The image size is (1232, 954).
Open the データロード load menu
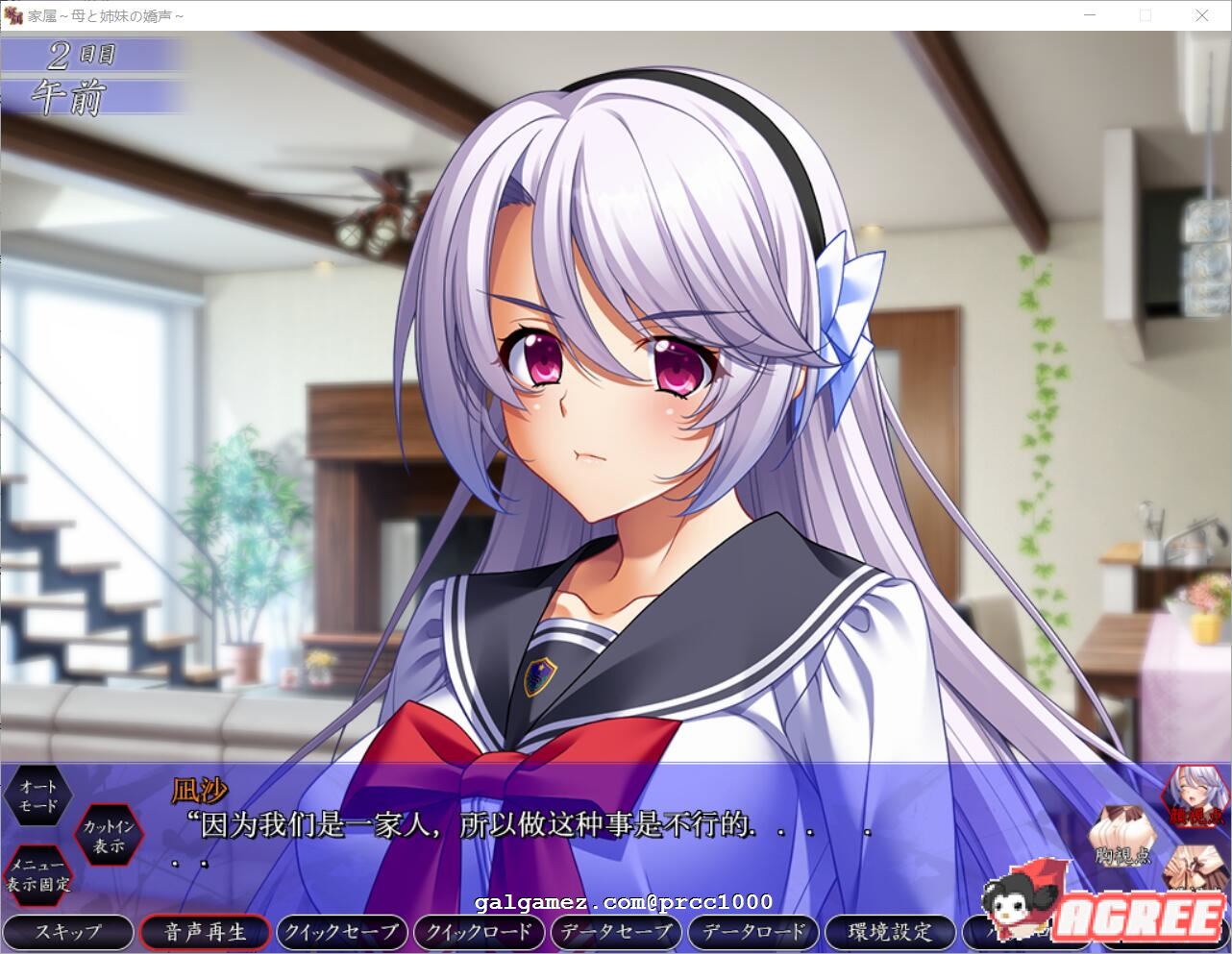(x=752, y=932)
